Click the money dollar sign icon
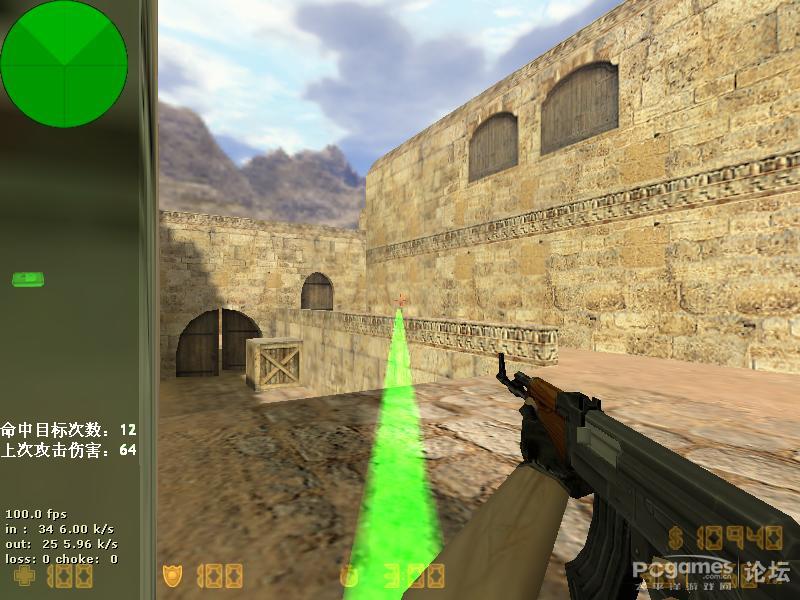The image size is (800, 600). point(676,539)
